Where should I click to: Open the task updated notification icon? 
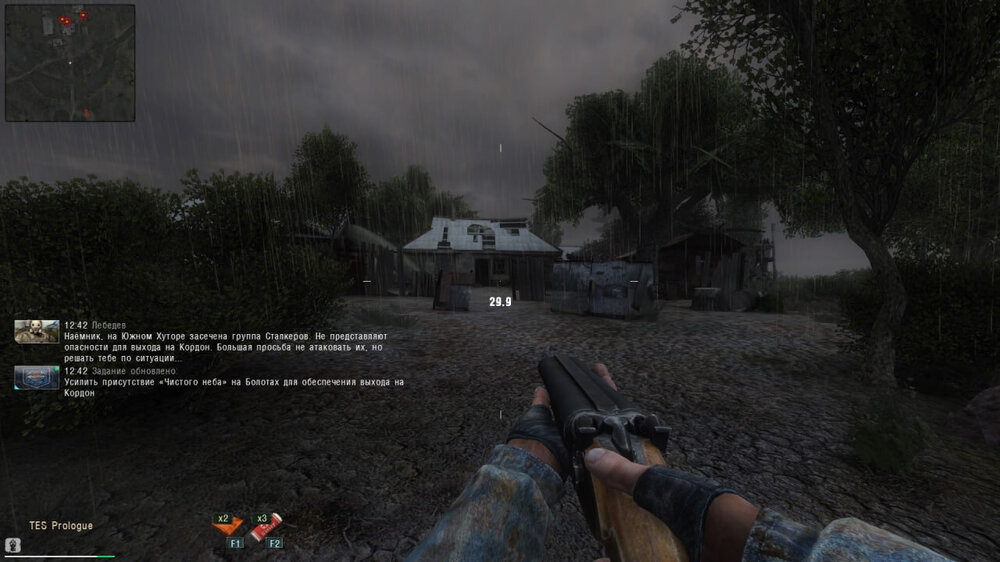point(36,377)
